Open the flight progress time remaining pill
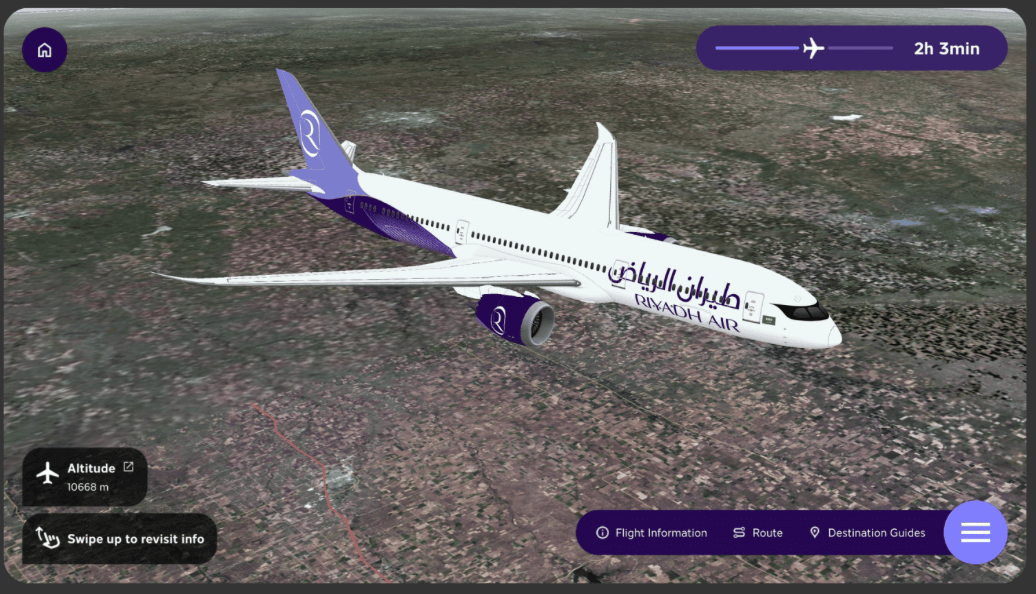 tap(851, 48)
